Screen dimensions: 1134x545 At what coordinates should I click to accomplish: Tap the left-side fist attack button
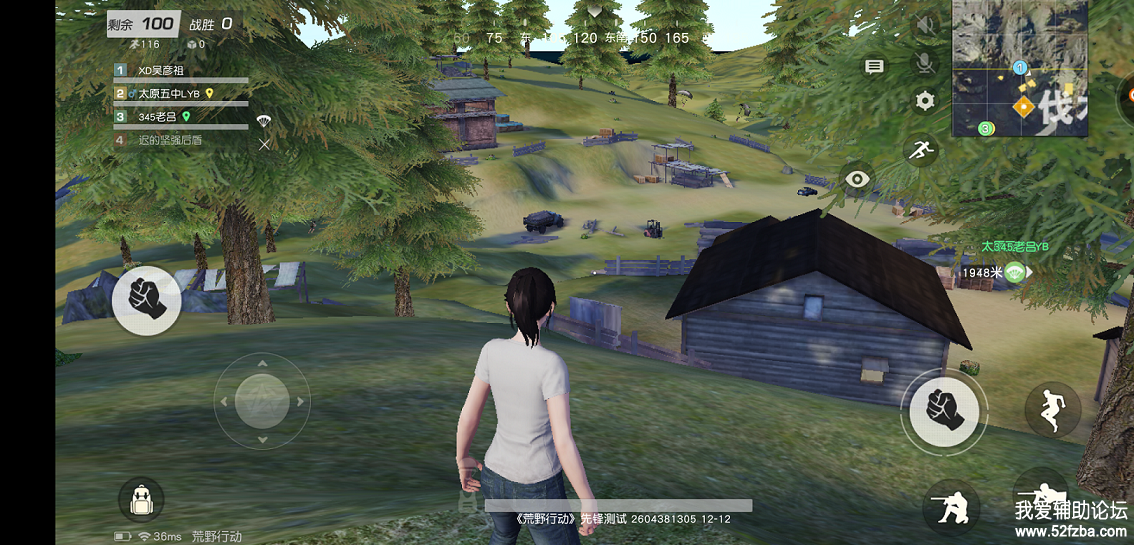[x=147, y=300]
